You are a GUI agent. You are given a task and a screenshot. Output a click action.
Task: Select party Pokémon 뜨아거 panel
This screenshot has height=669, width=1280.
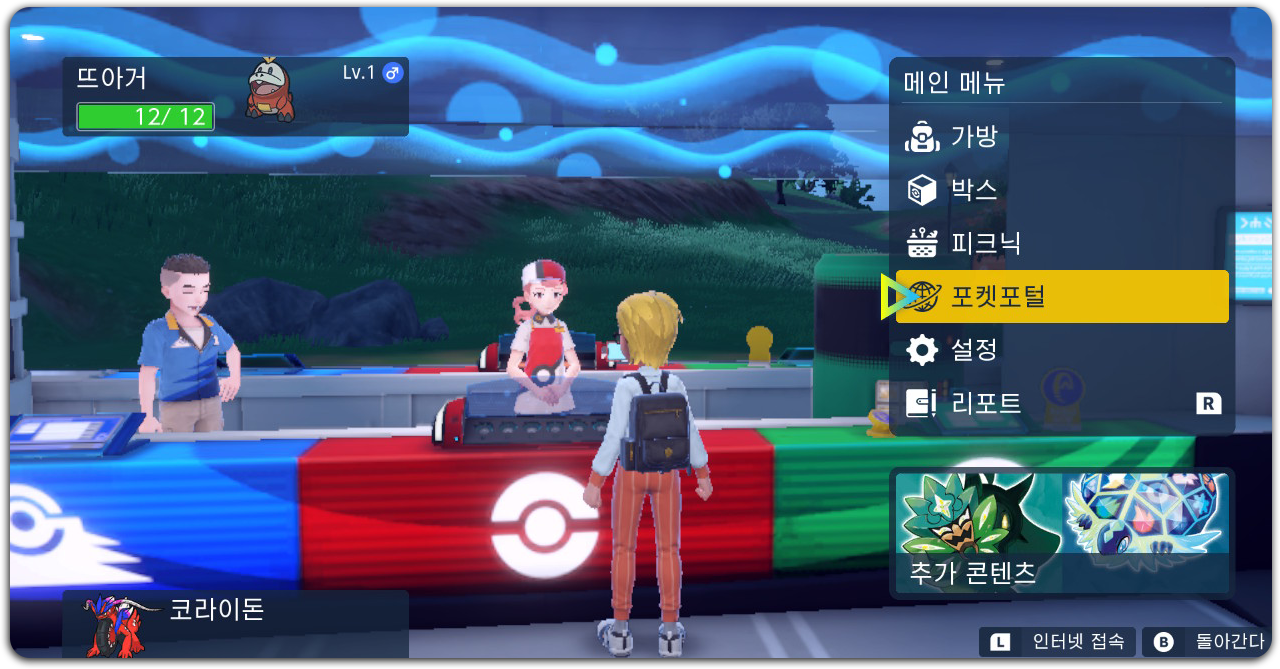click(x=236, y=96)
